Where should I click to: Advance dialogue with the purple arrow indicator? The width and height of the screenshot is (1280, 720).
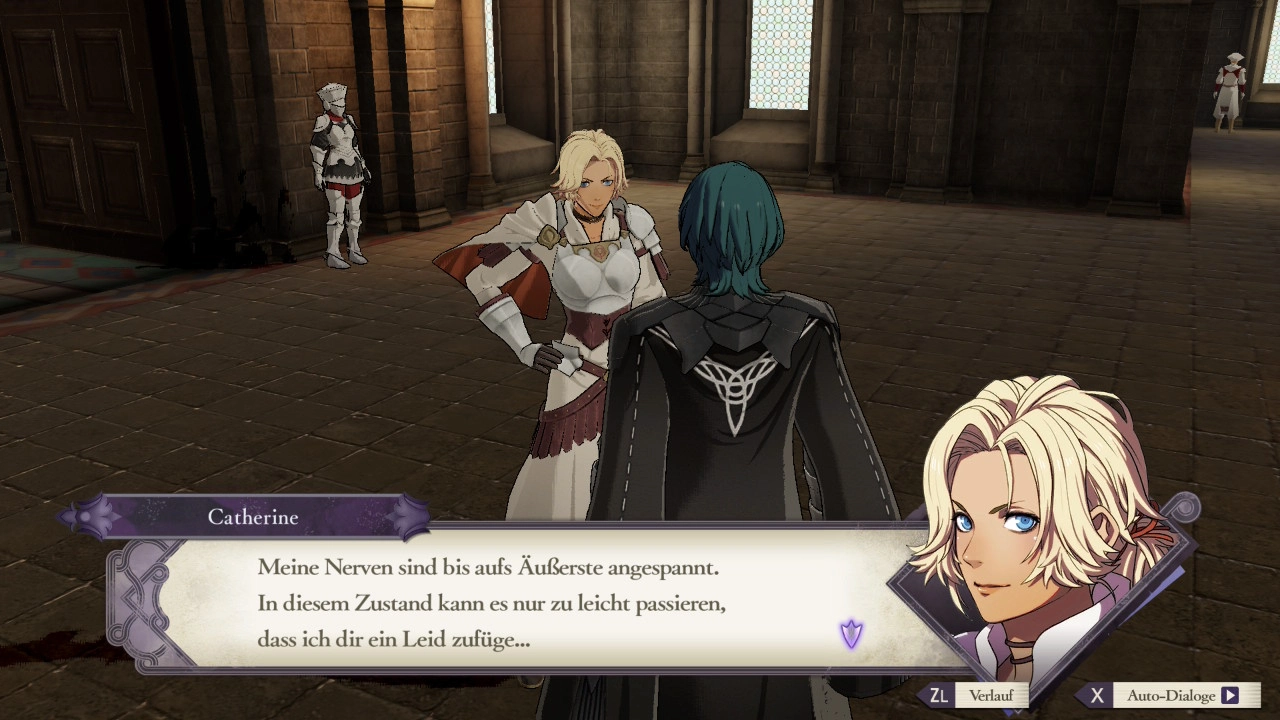click(851, 634)
